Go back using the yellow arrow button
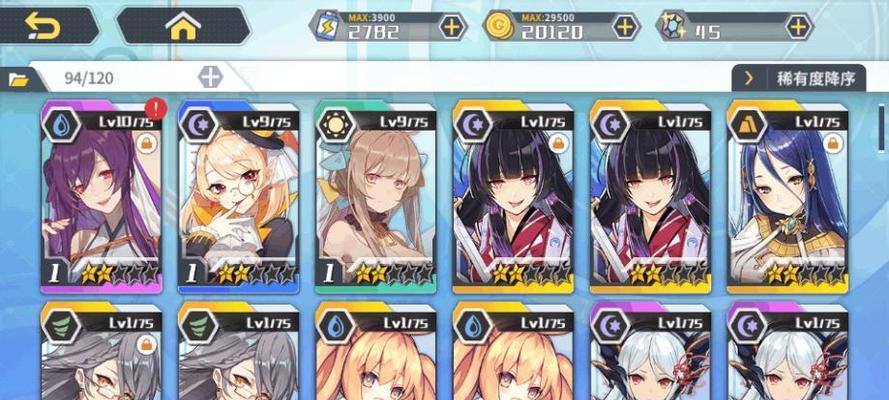 pyautogui.click(x=44, y=26)
